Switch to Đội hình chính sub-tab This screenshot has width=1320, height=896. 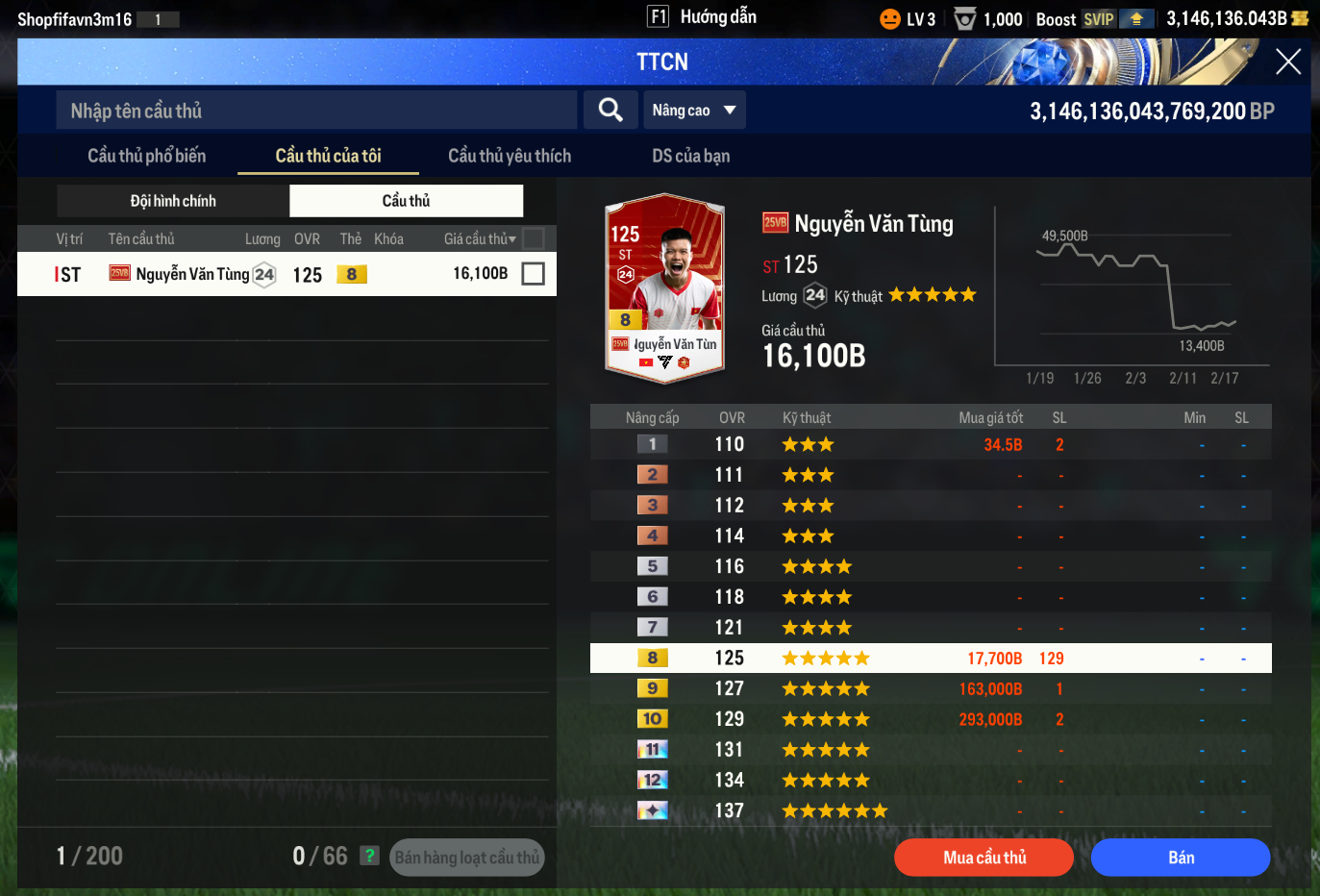point(173,201)
